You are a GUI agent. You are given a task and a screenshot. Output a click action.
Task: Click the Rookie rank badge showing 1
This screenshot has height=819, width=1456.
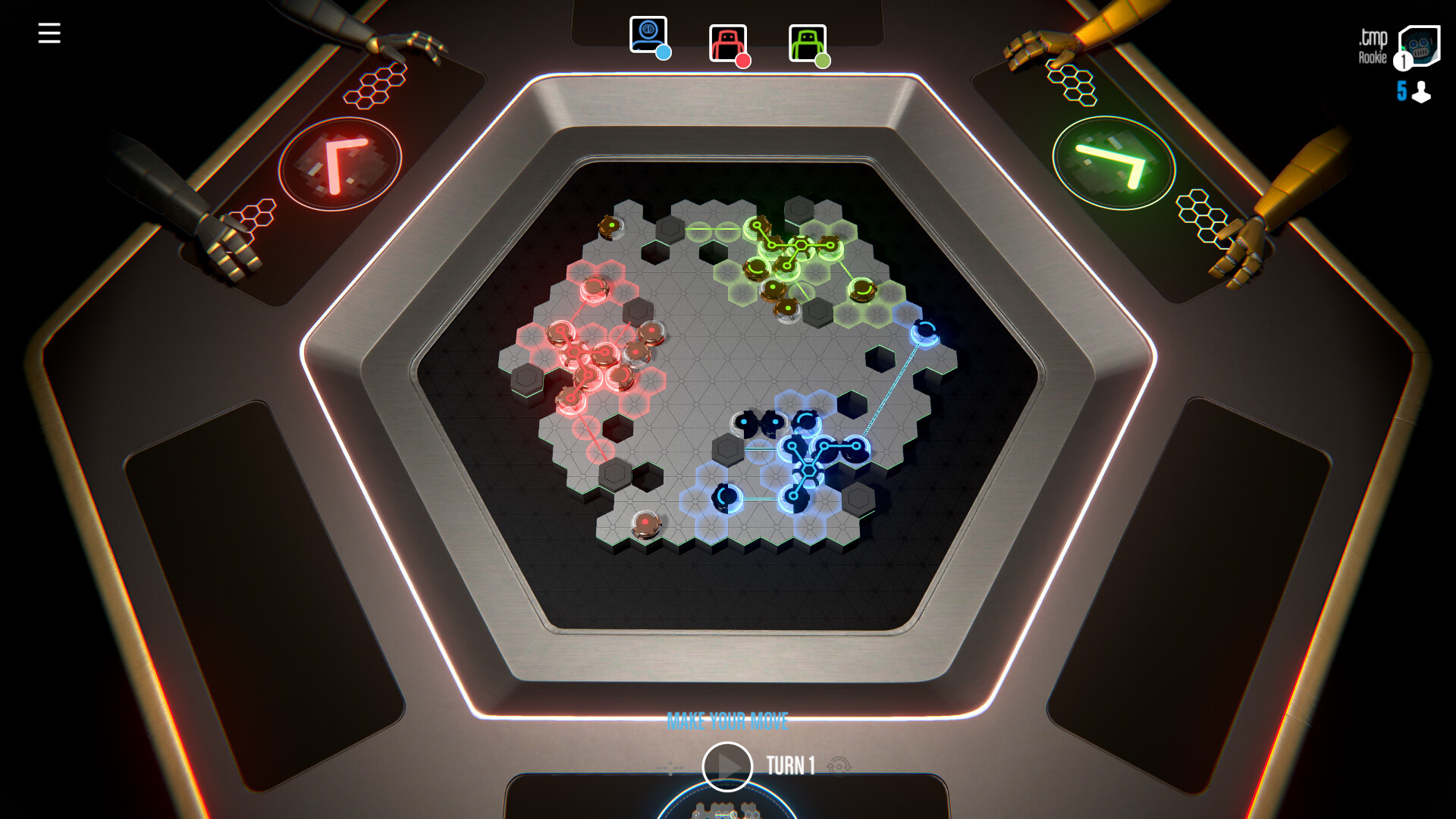click(x=1403, y=61)
